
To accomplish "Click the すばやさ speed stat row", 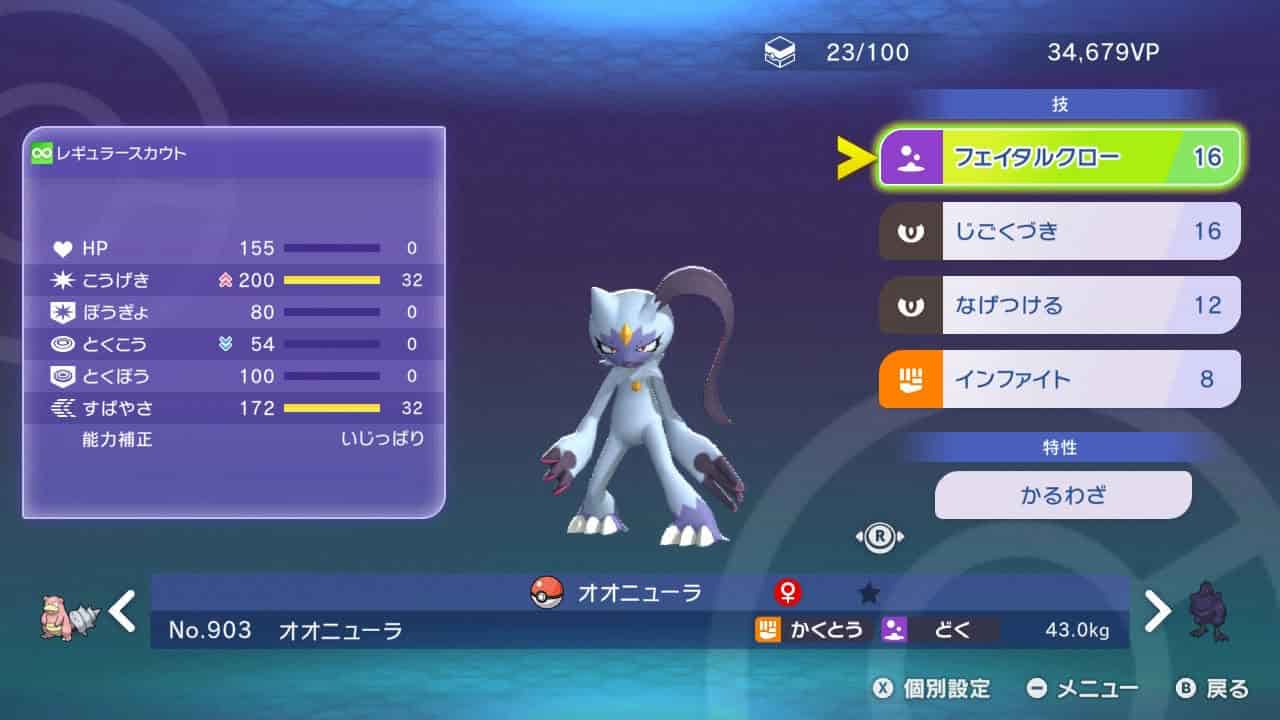I will click(236, 408).
